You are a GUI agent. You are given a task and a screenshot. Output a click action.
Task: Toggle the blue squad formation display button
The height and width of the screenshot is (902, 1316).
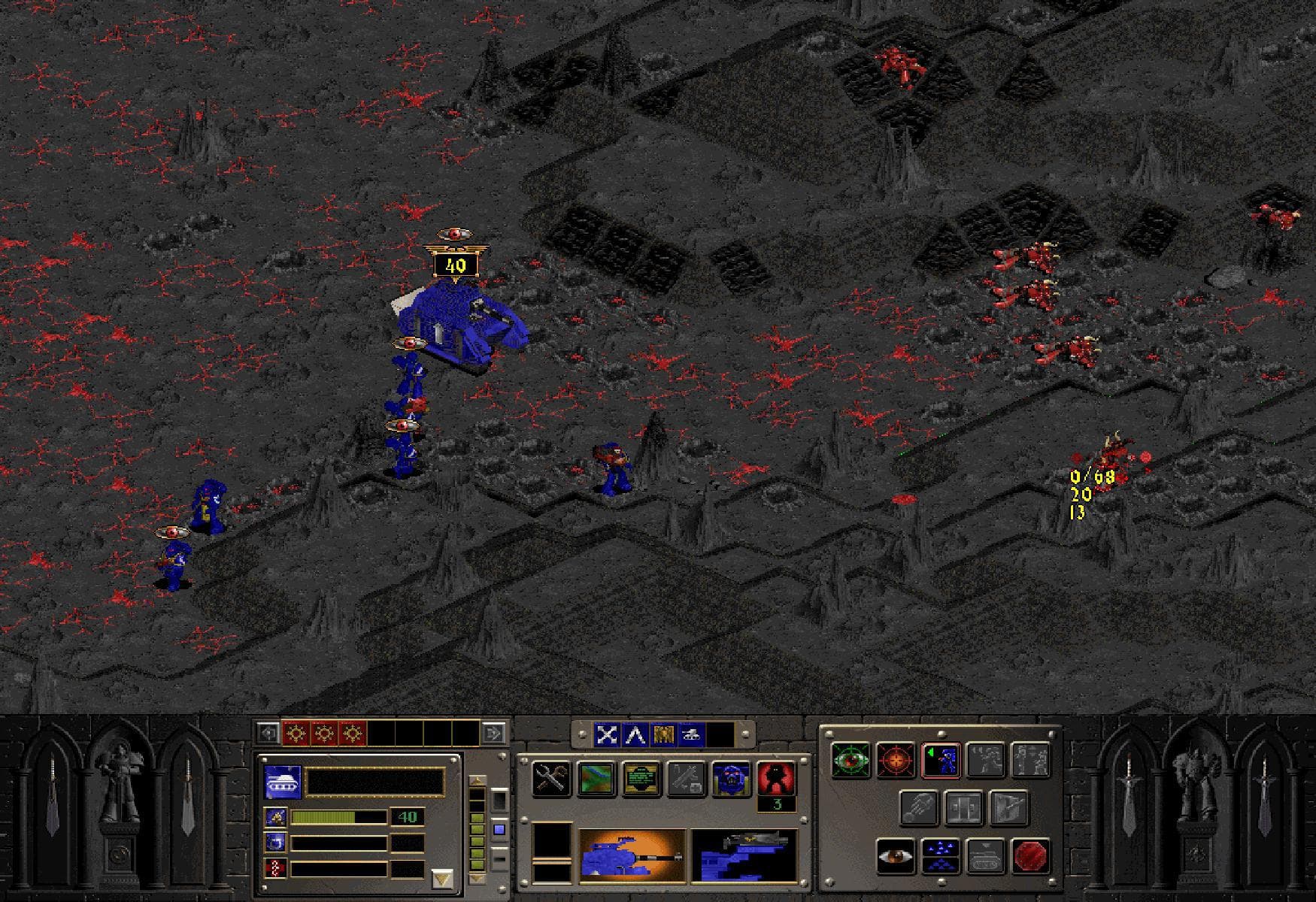(940, 857)
